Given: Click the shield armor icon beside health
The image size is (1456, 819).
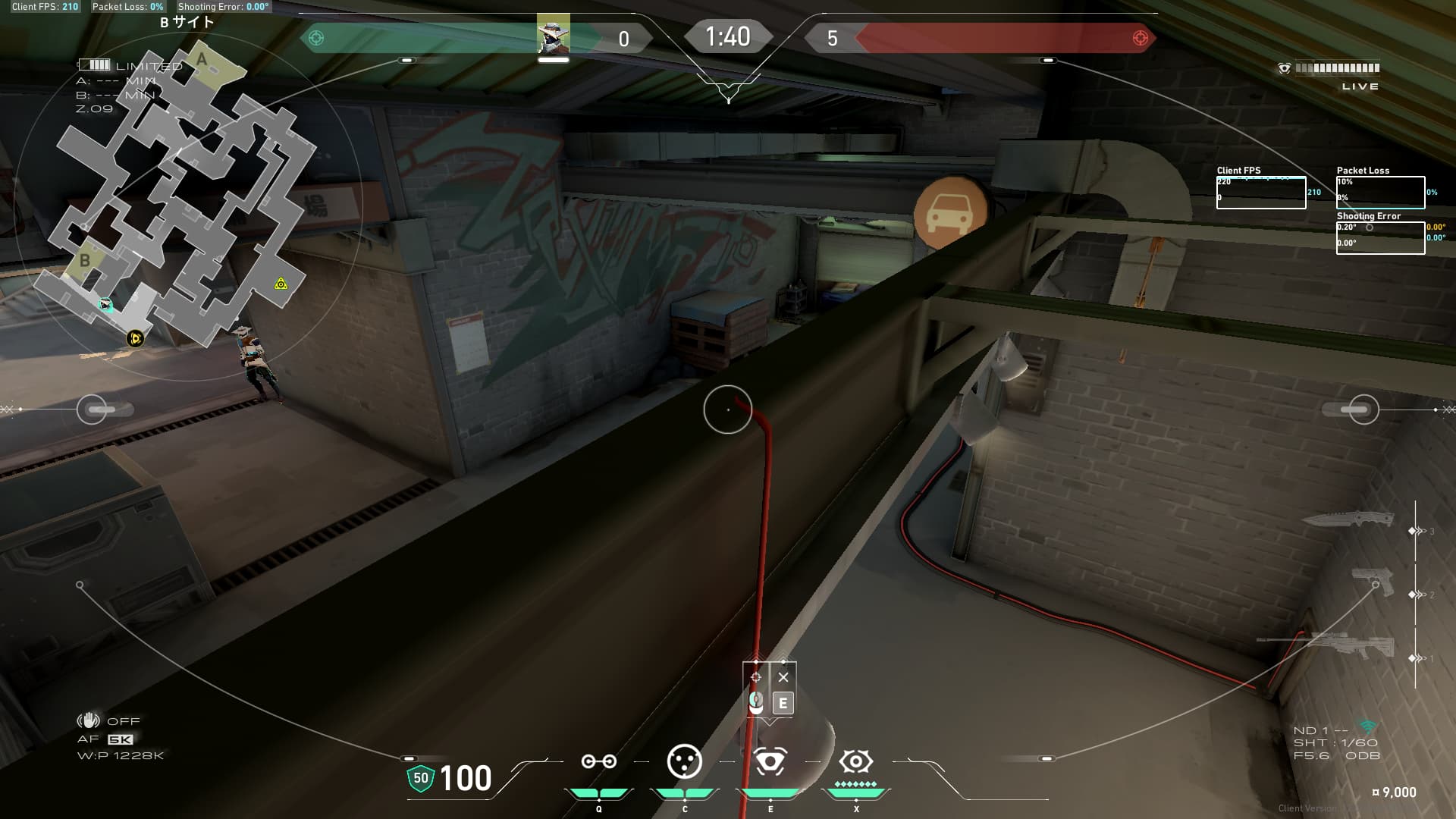Looking at the screenshot, I should point(420,778).
